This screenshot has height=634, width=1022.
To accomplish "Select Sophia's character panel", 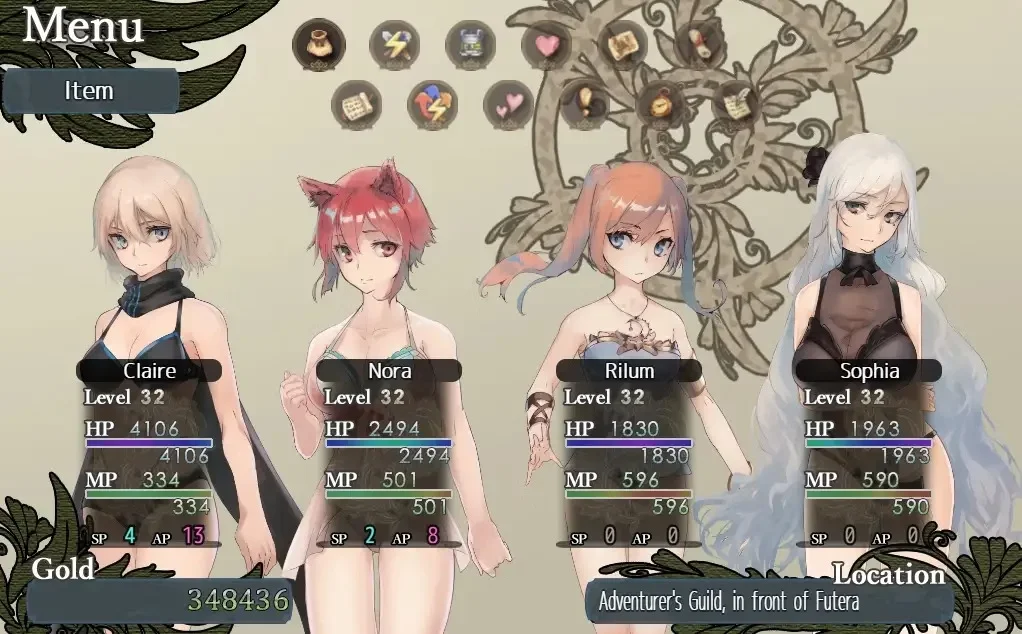I will click(868, 371).
